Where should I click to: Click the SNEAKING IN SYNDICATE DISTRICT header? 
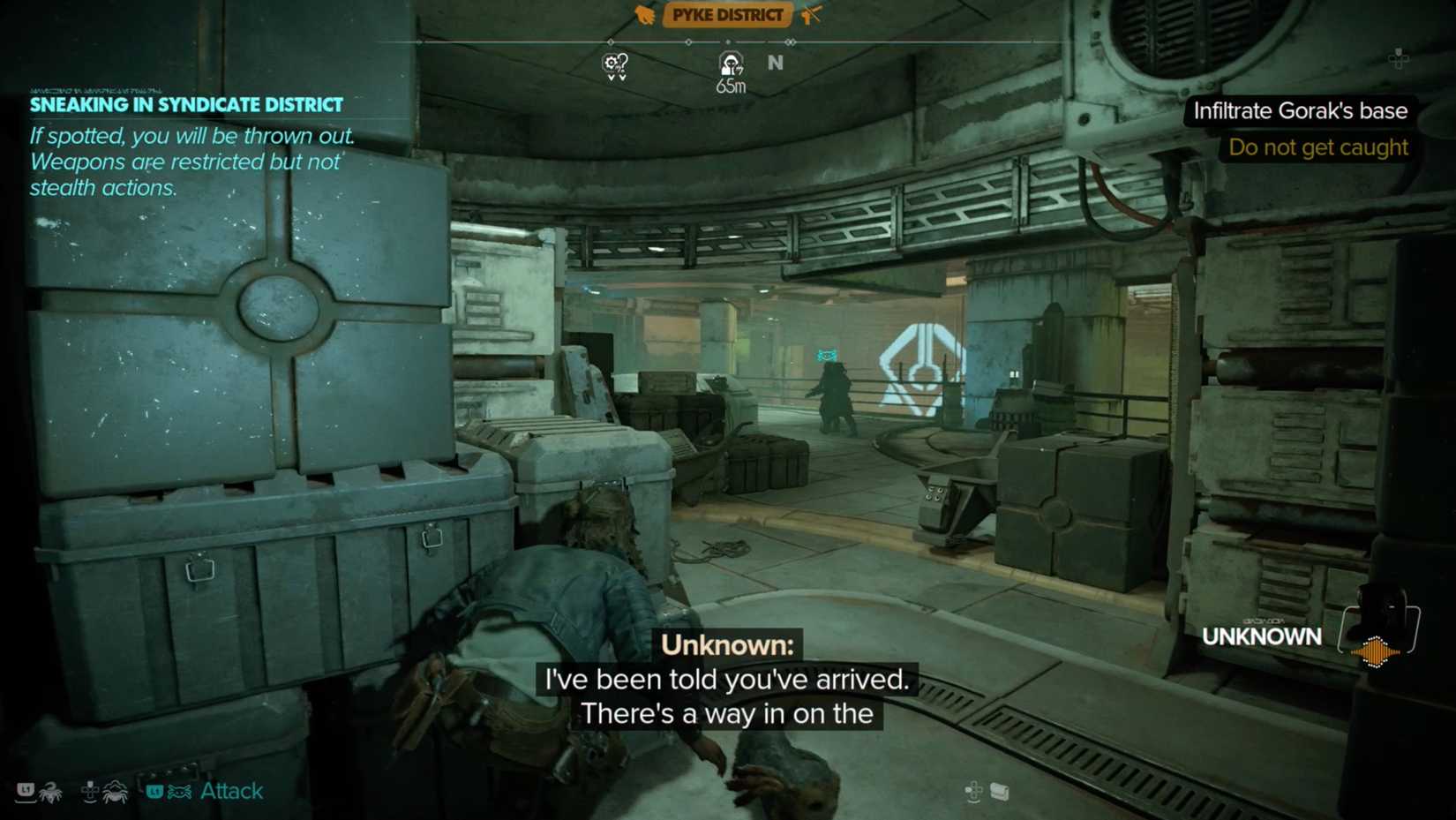(185, 104)
